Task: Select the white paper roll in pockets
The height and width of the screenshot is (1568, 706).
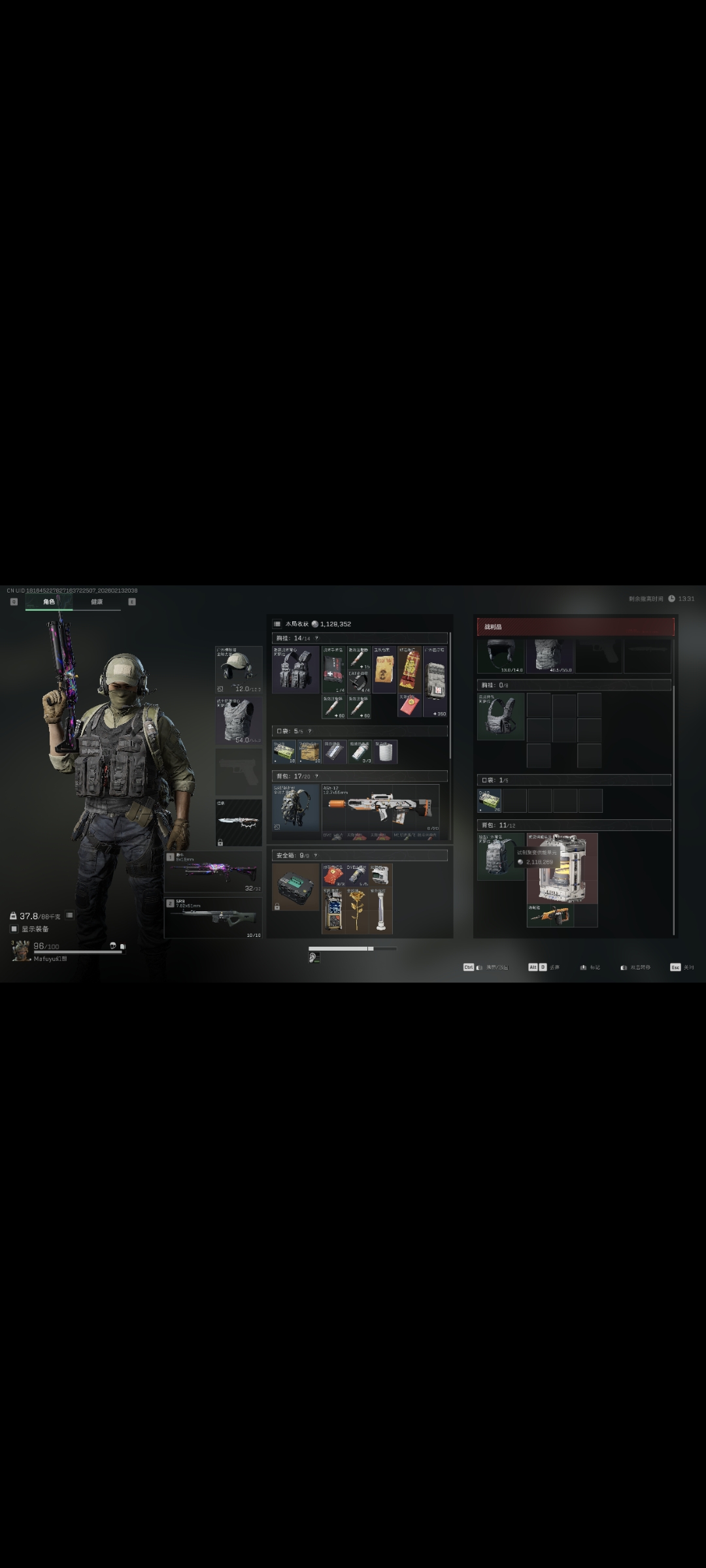Action: point(386,752)
